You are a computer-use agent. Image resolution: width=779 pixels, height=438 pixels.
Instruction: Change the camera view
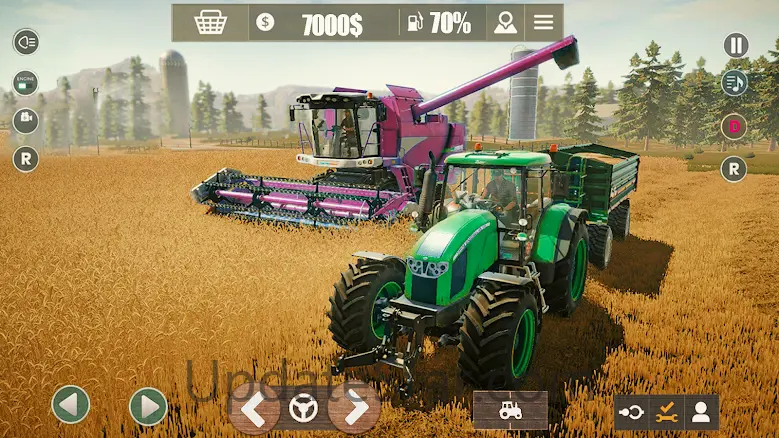click(x=25, y=121)
